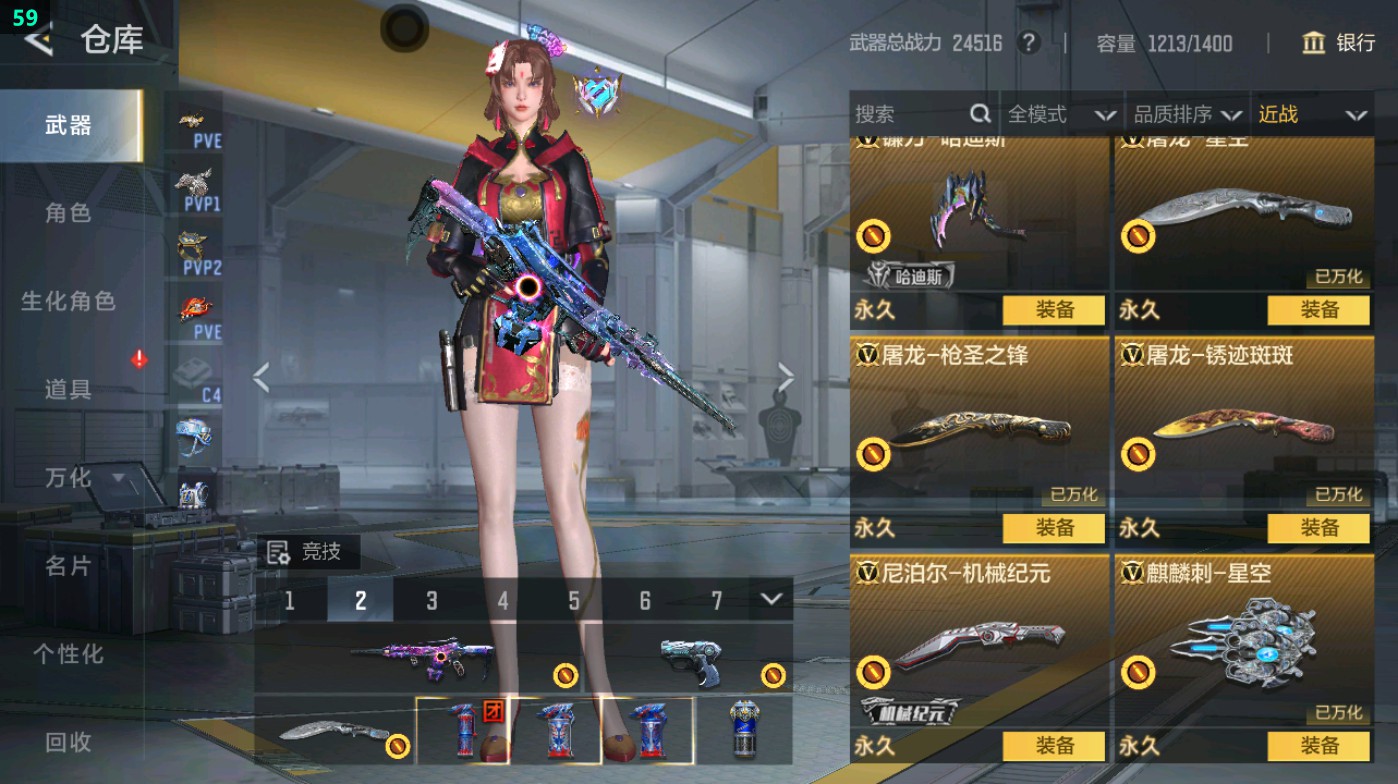
Task: Switch to the 角色 sidebar tab
Action: [70, 215]
